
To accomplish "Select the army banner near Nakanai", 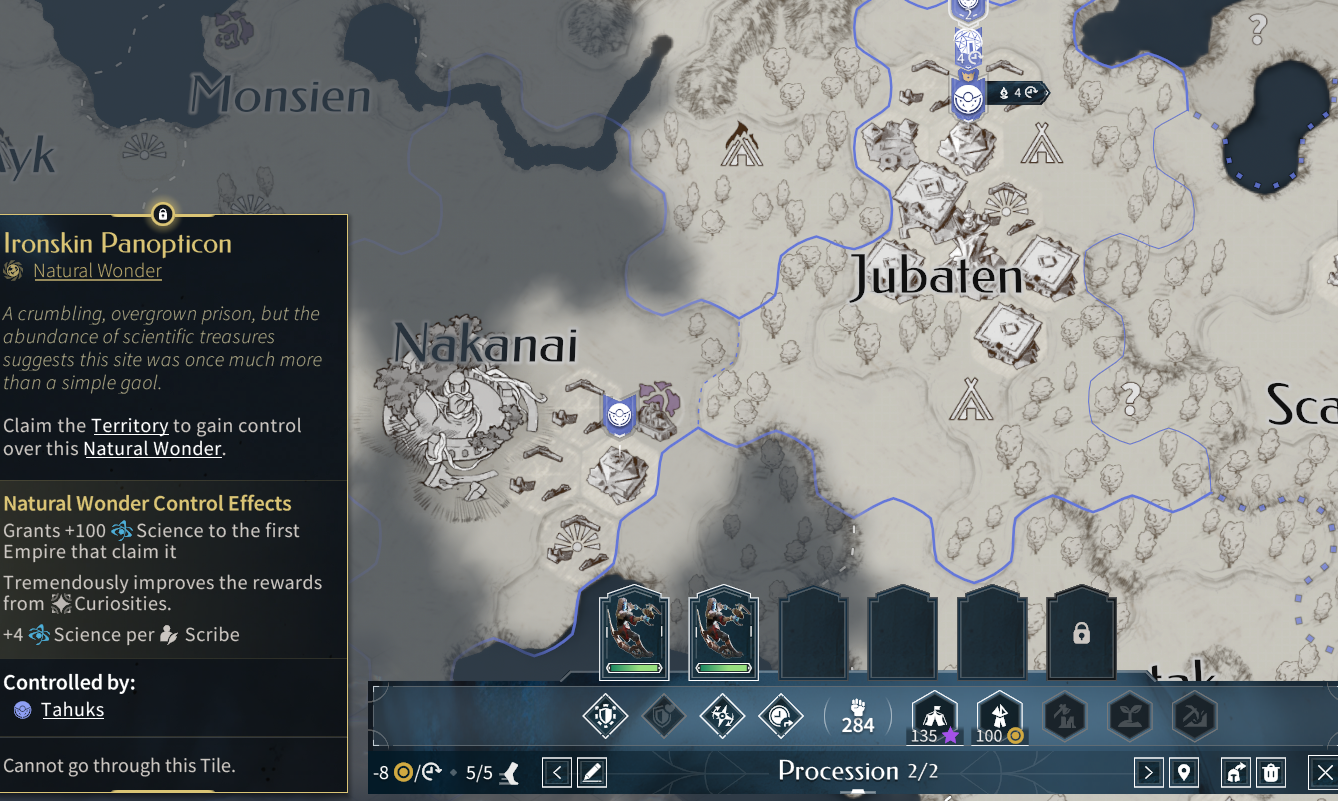I will click(x=619, y=412).
